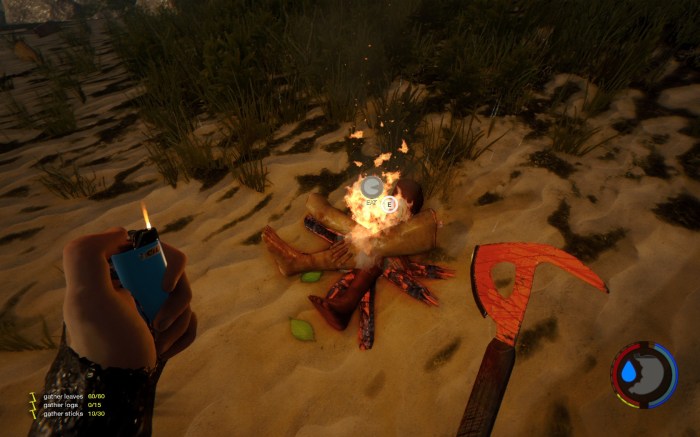Click the Eat action icon
This screenshot has width=700, height=437.
tap(373, 187)
